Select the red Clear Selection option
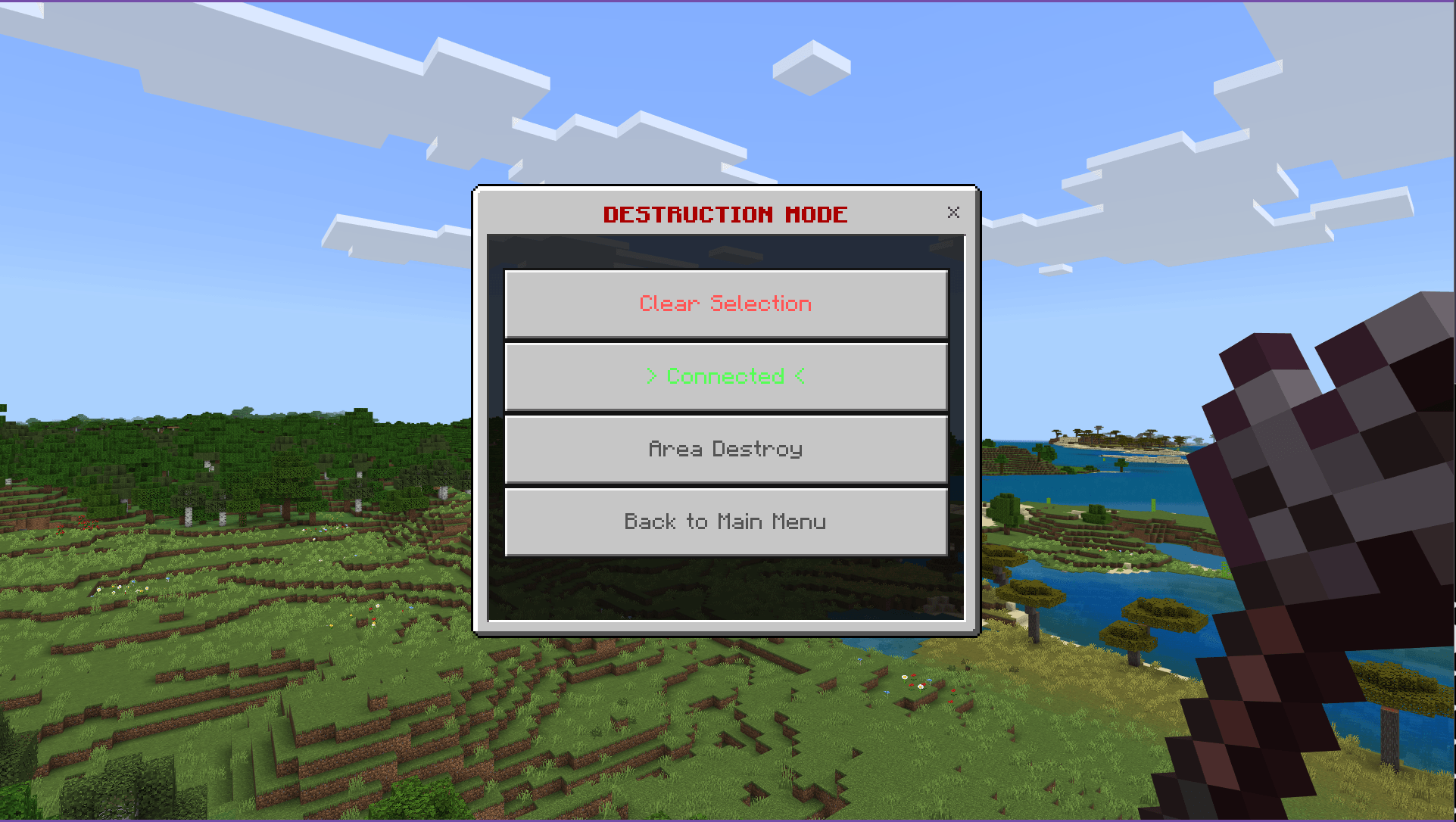This screenshot has height=822, width=1456. coord(725,304)
